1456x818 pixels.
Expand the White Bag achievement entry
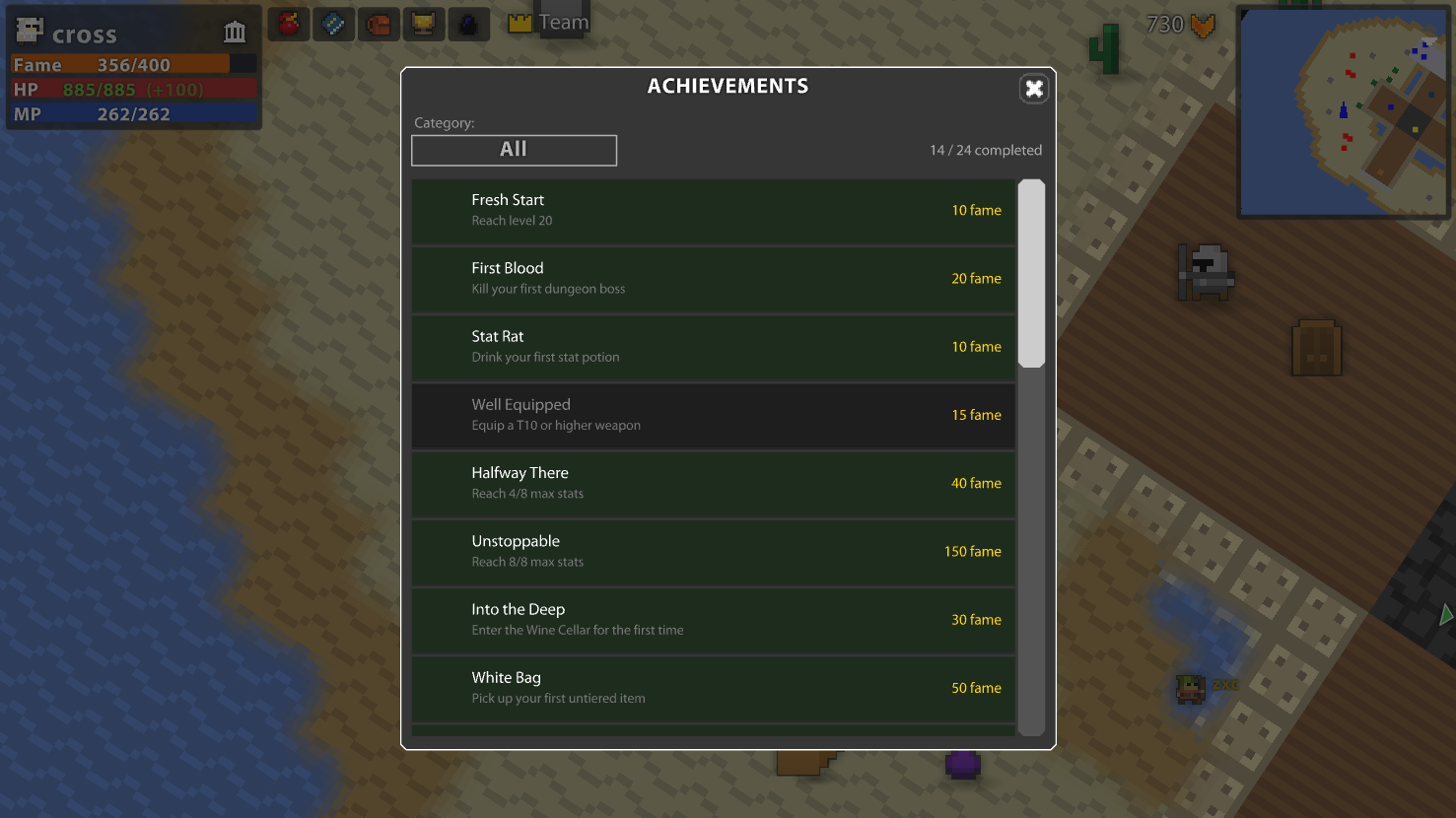click(x=713, y=687)
